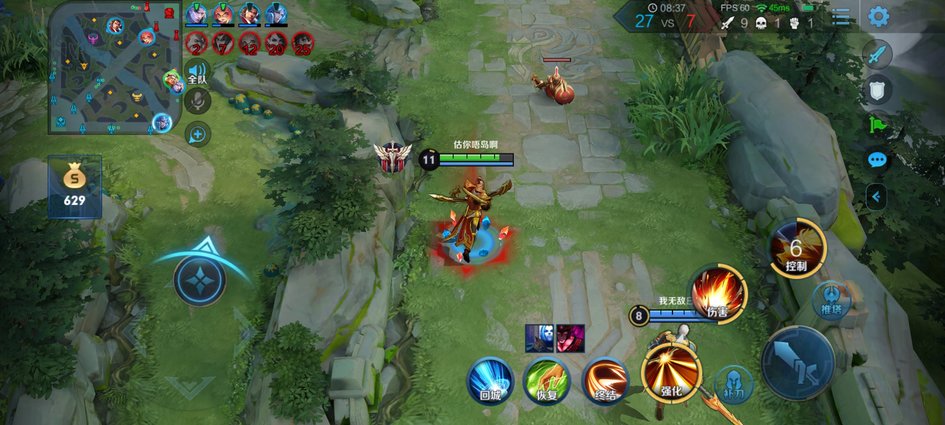Toggle the 全队 team voice speaker
The image size is (945, 425).
tap(197, 72)
